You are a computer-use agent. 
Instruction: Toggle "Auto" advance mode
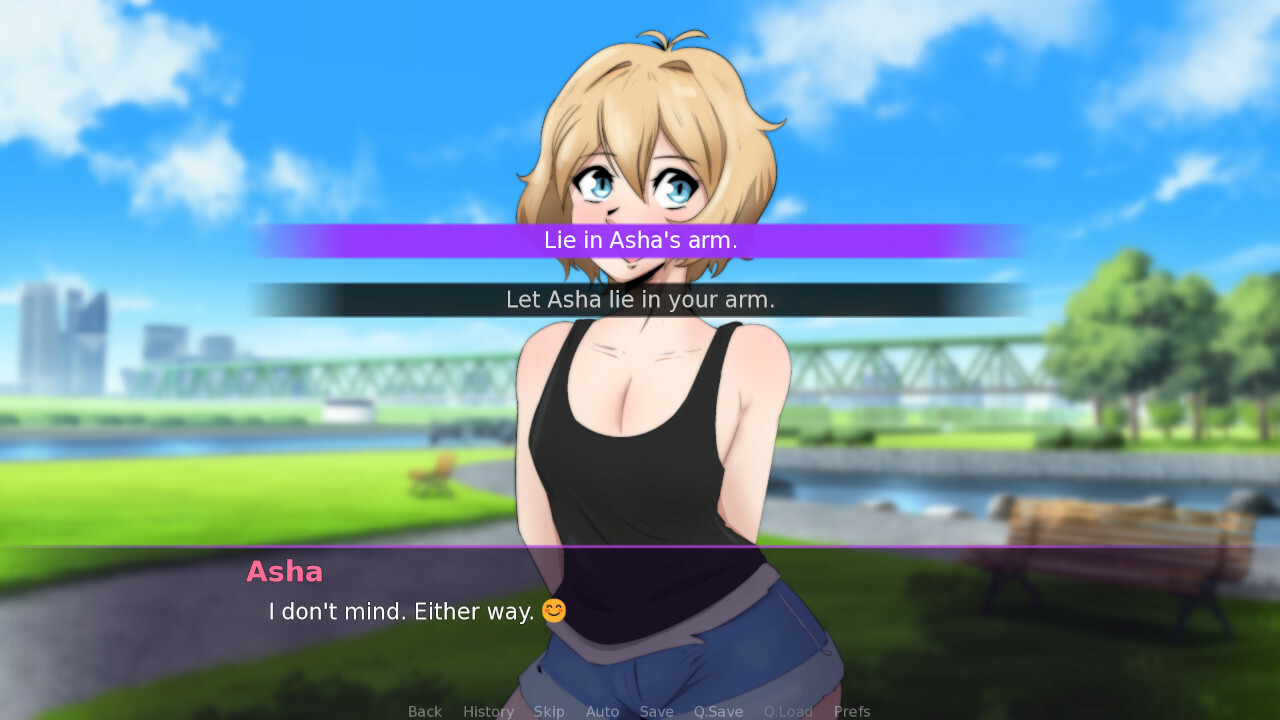coord(602,711)
